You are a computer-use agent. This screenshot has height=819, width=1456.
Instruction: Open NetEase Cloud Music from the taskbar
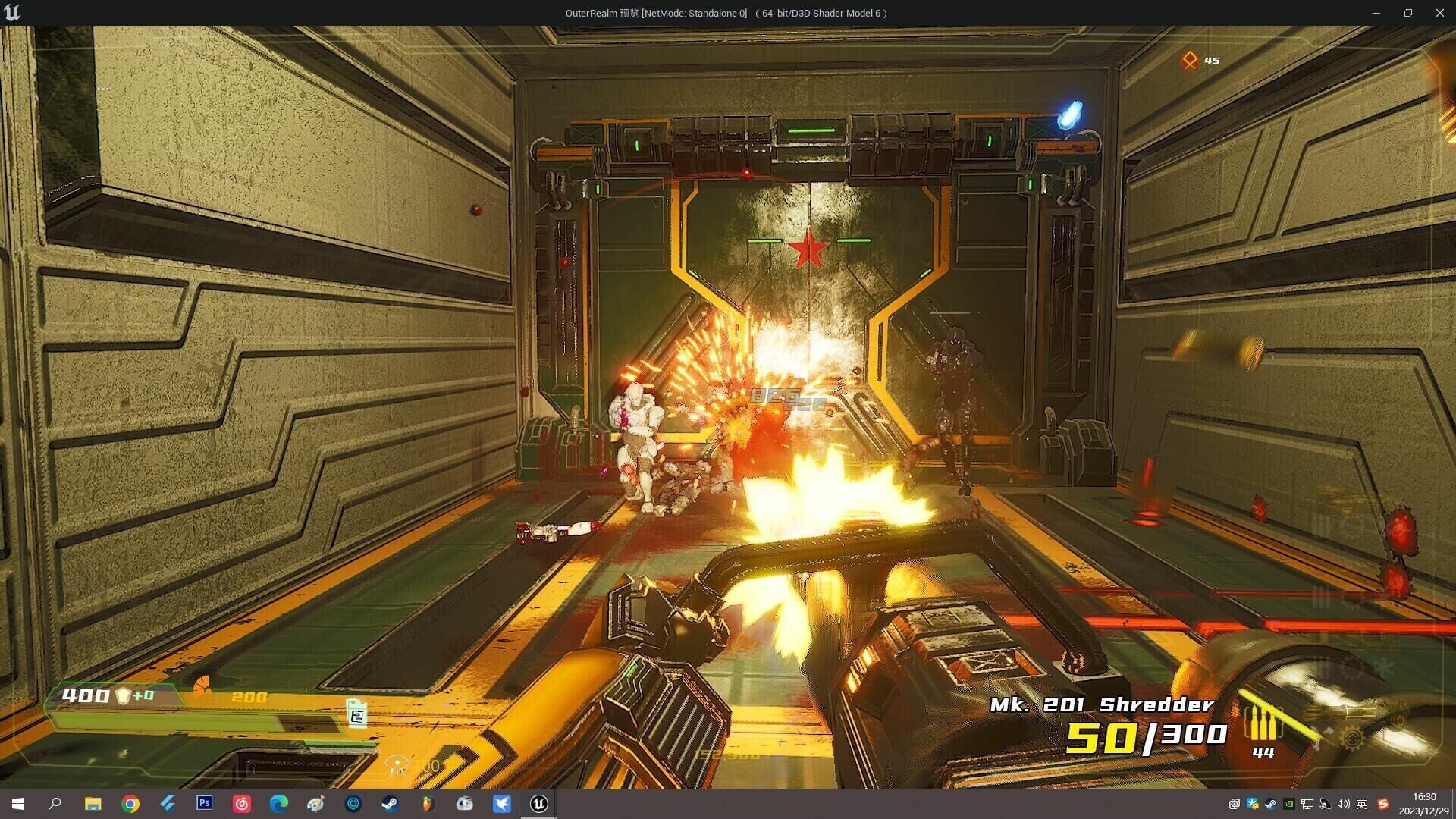(x=243, y=804)
